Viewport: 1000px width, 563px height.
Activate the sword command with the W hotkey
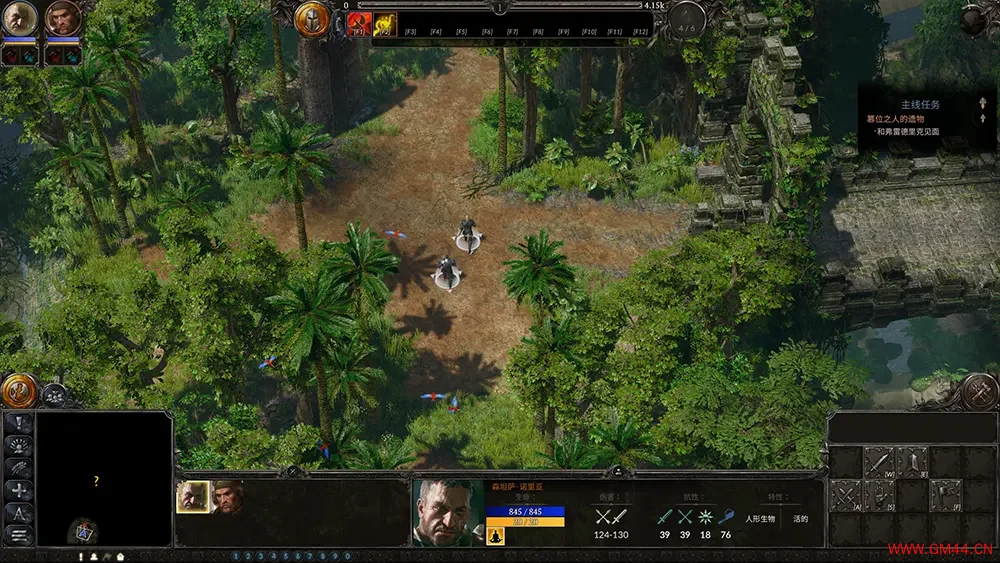[x=878, y=462]
